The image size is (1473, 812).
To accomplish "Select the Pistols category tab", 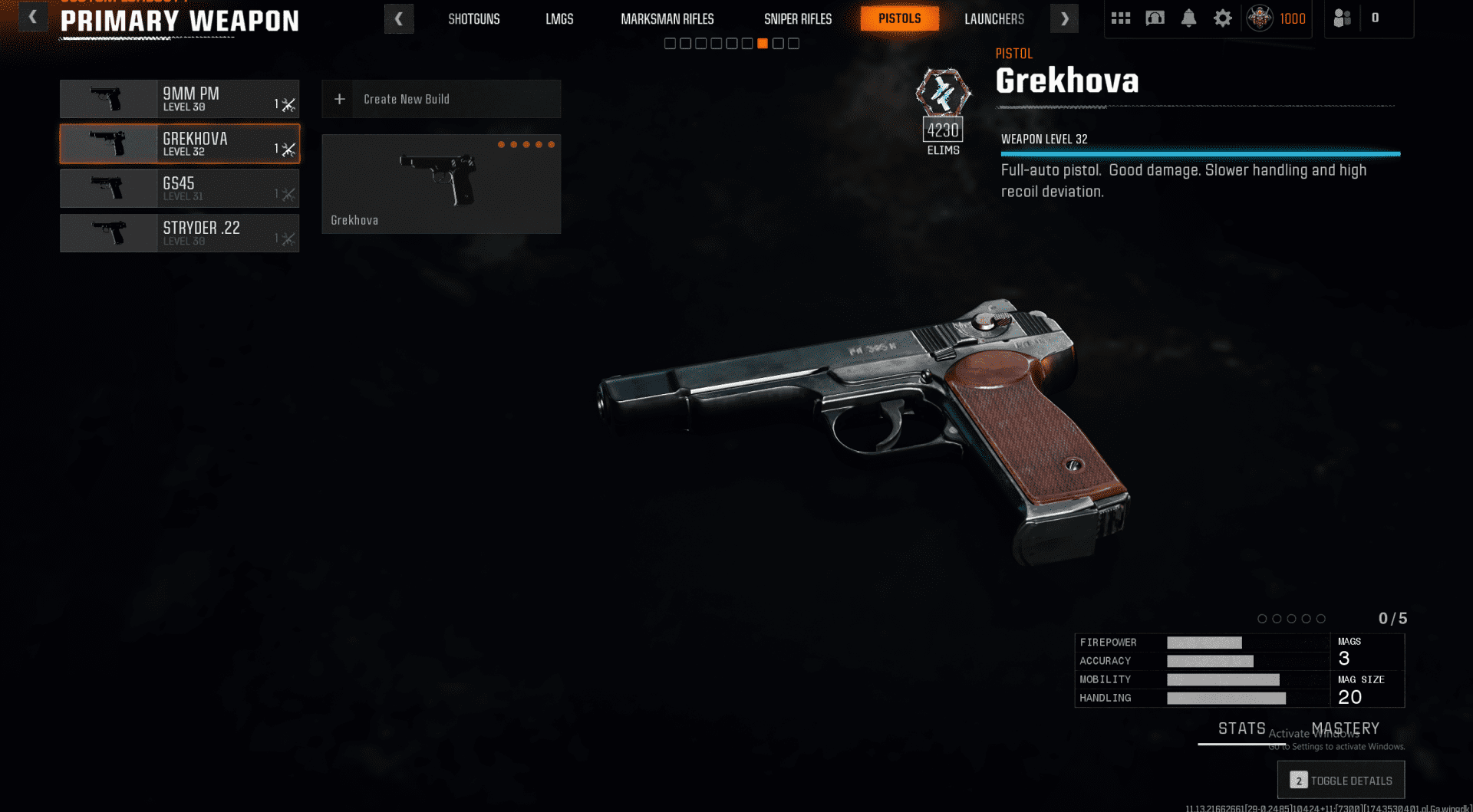I will coord(899,18).
